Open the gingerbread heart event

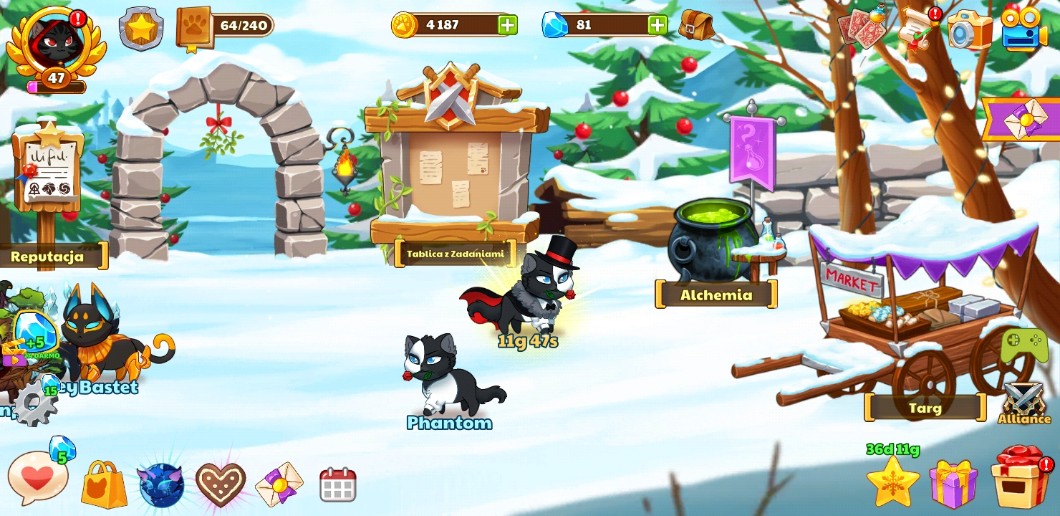coord(220,485)
